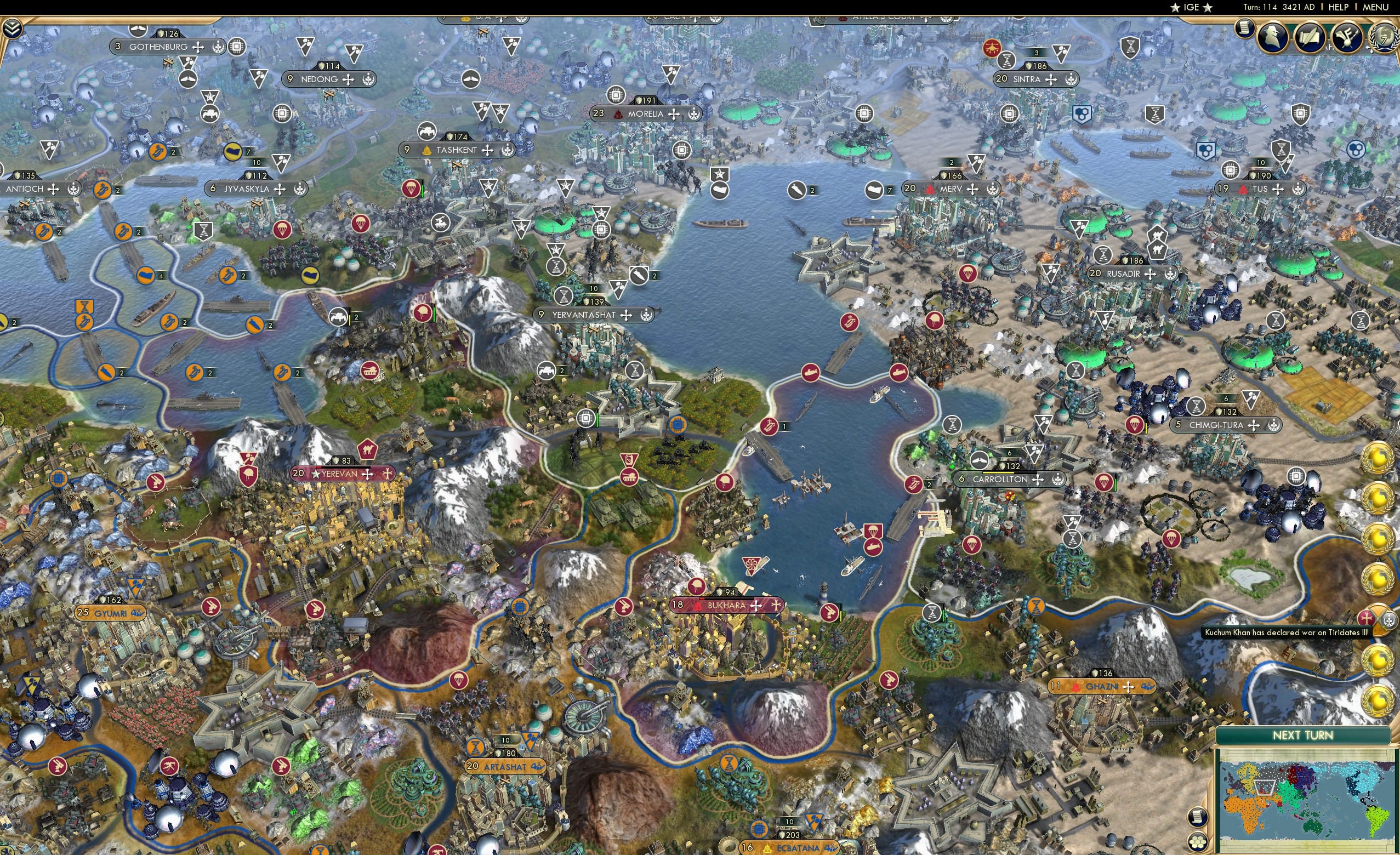1400x855 pixels.
Task: Click the war declaration crossed-swords notification icon
Action: (x=1377, y=621)
